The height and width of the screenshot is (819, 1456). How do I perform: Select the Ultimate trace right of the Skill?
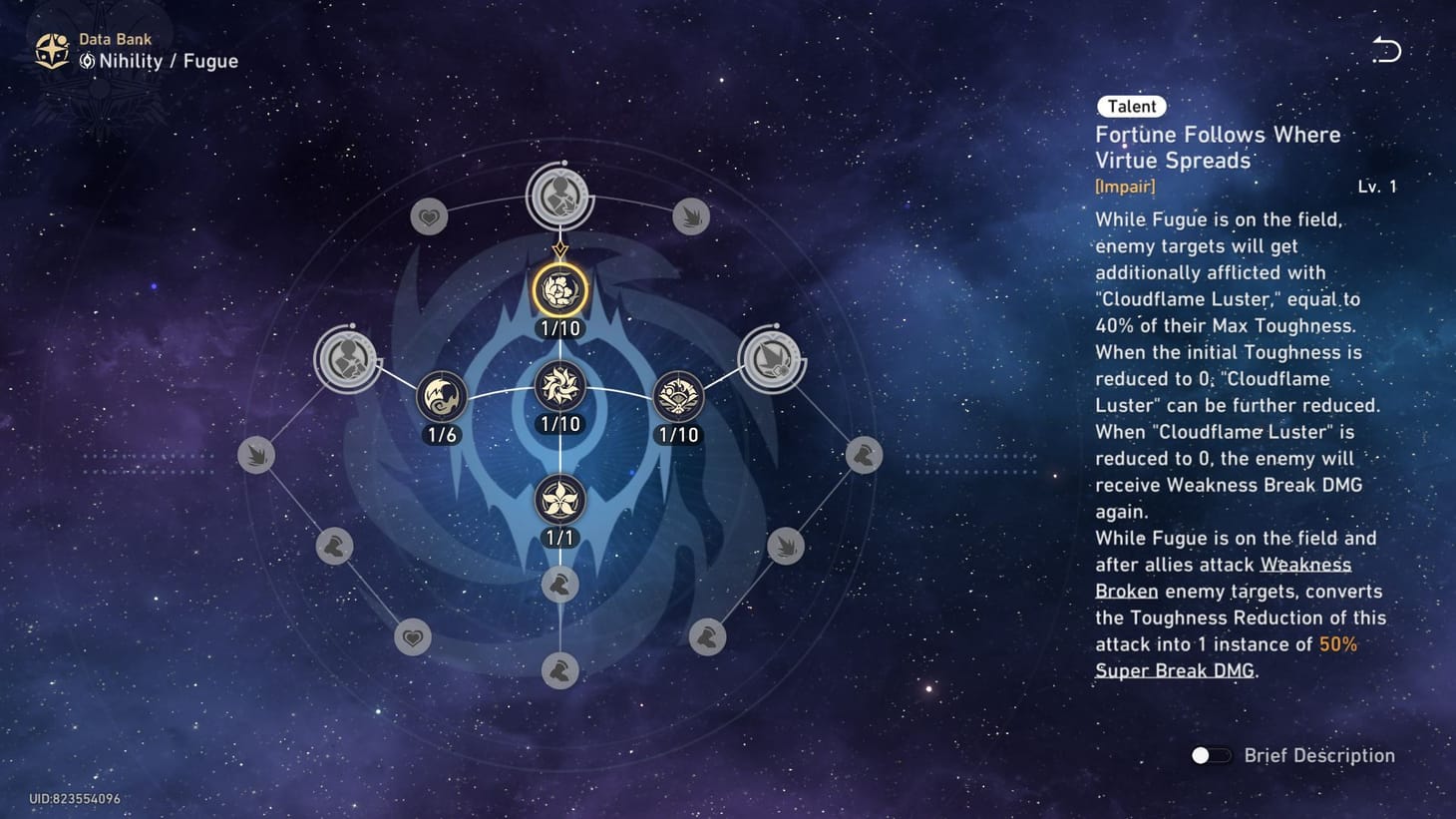(x=679, y=397)
